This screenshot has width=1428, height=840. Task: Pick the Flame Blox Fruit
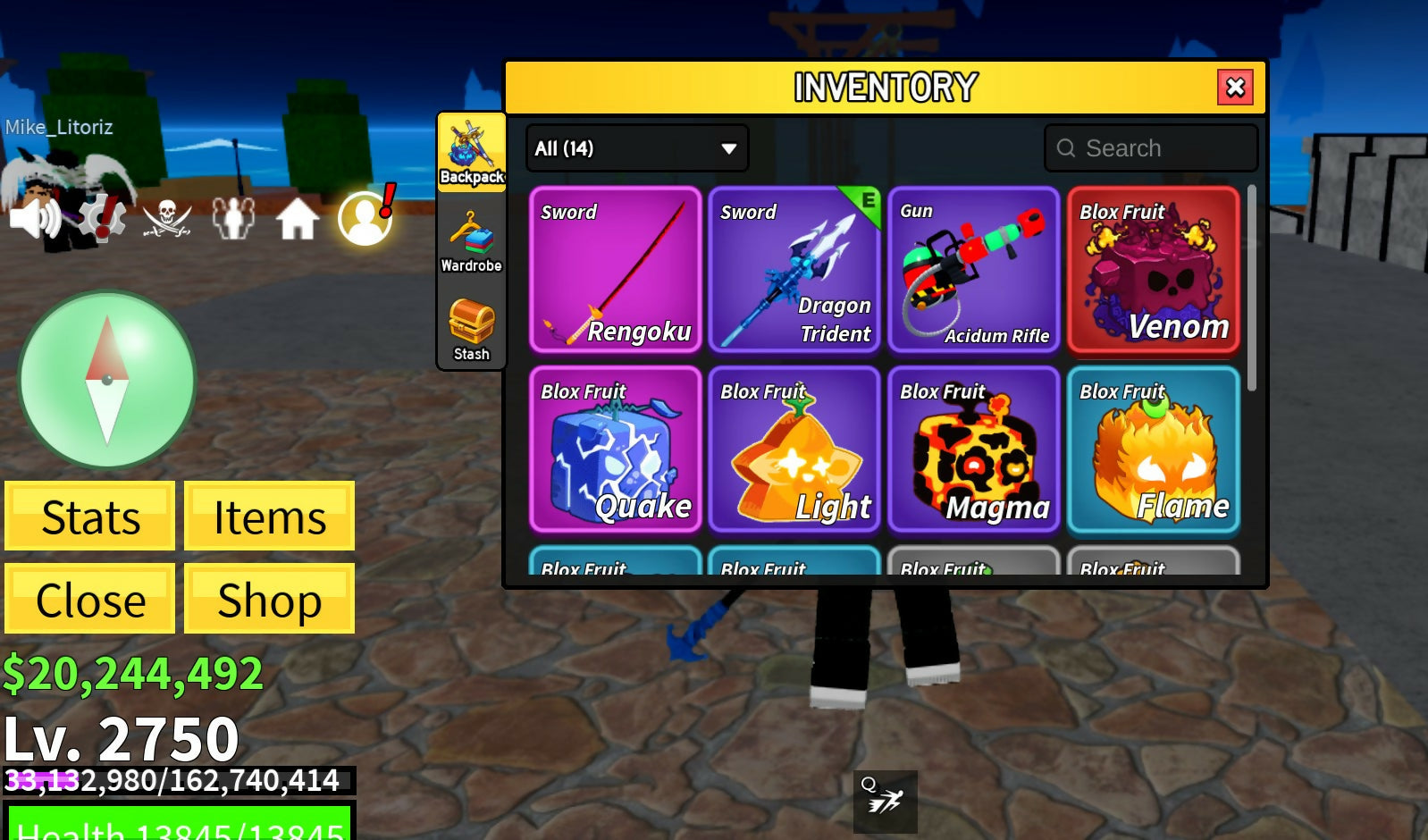point(1154,449)
